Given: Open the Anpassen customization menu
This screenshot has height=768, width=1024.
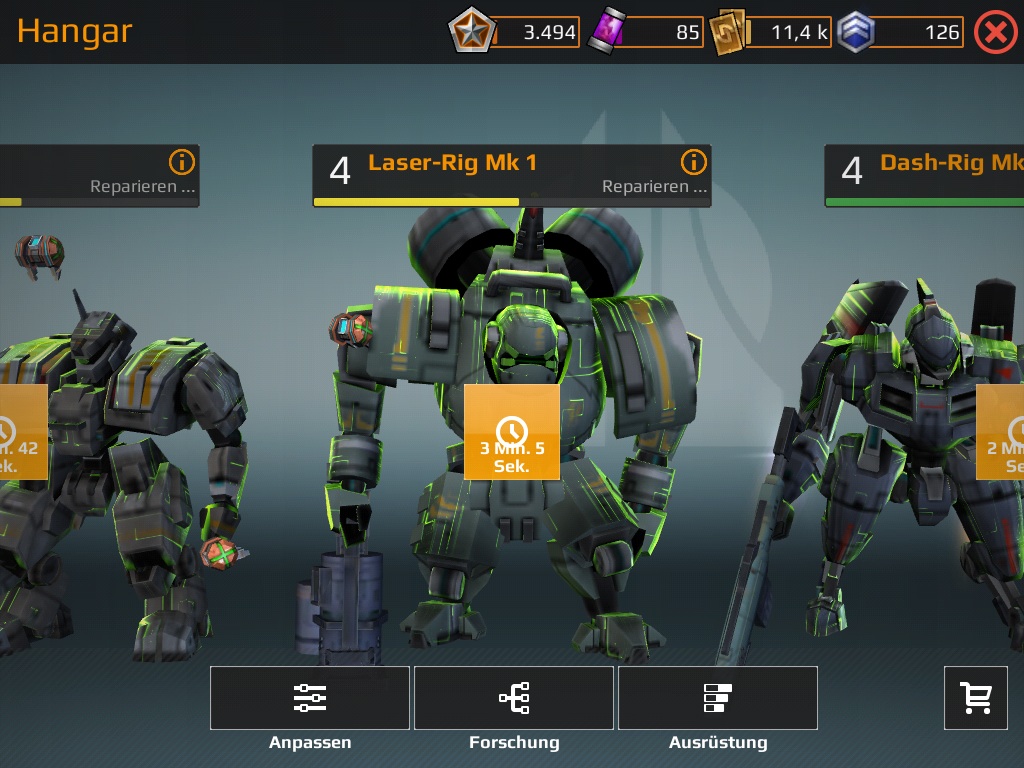Looking at the screenshot, I should pyautogui.click(x=310, y=698).
